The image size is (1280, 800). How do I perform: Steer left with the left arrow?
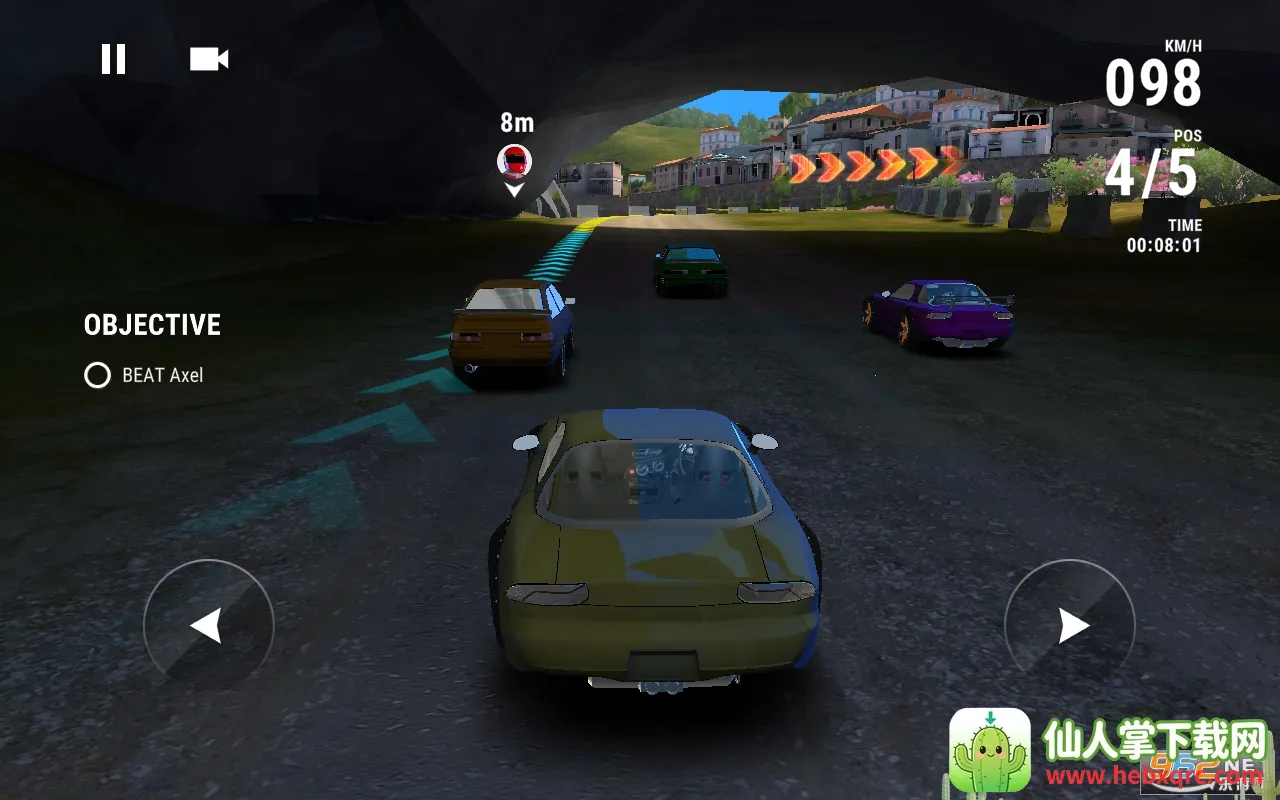208,626
